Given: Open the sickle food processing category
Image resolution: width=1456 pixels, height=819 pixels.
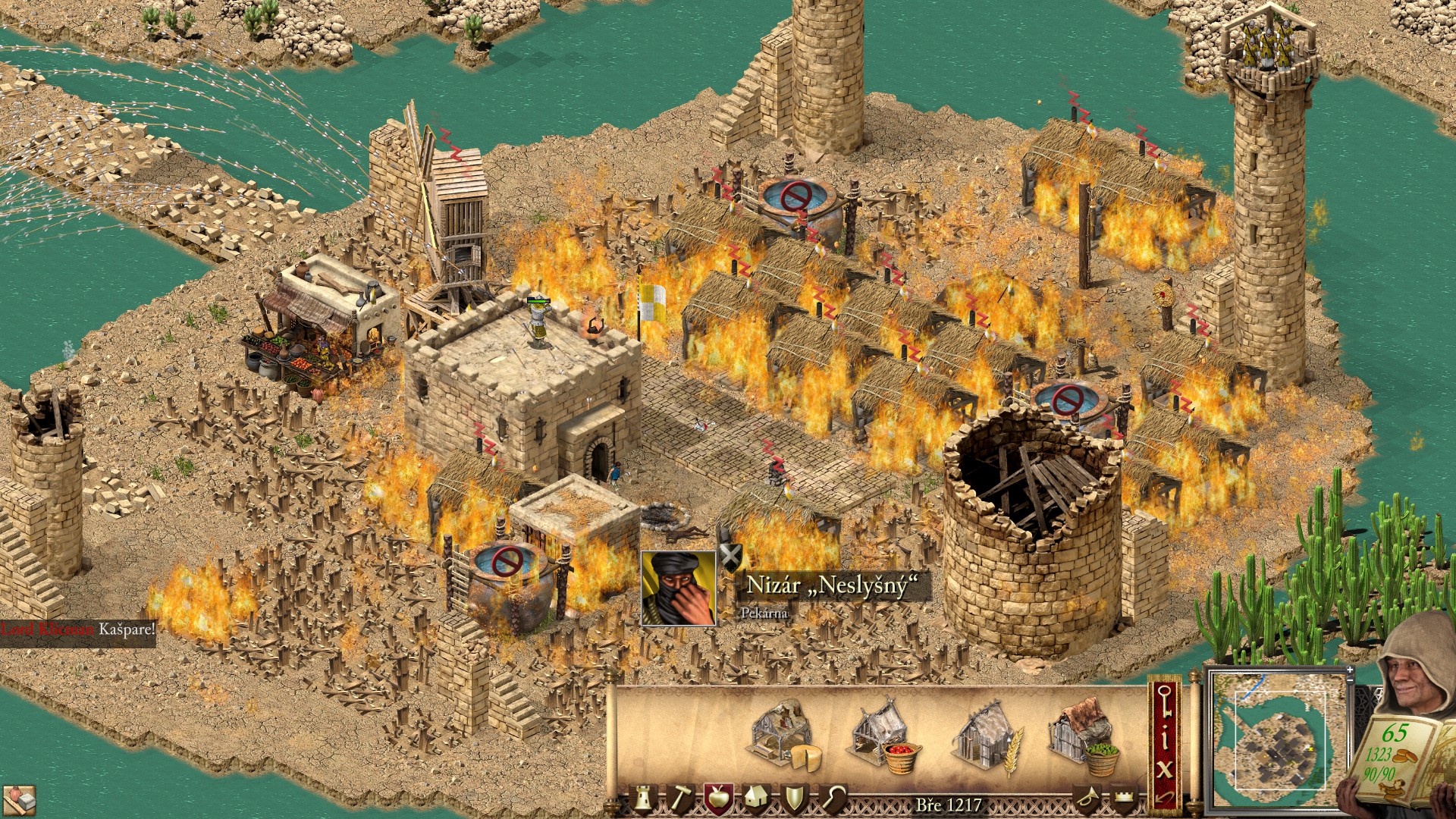Looking at the screenshot, I should coord(833,799).
